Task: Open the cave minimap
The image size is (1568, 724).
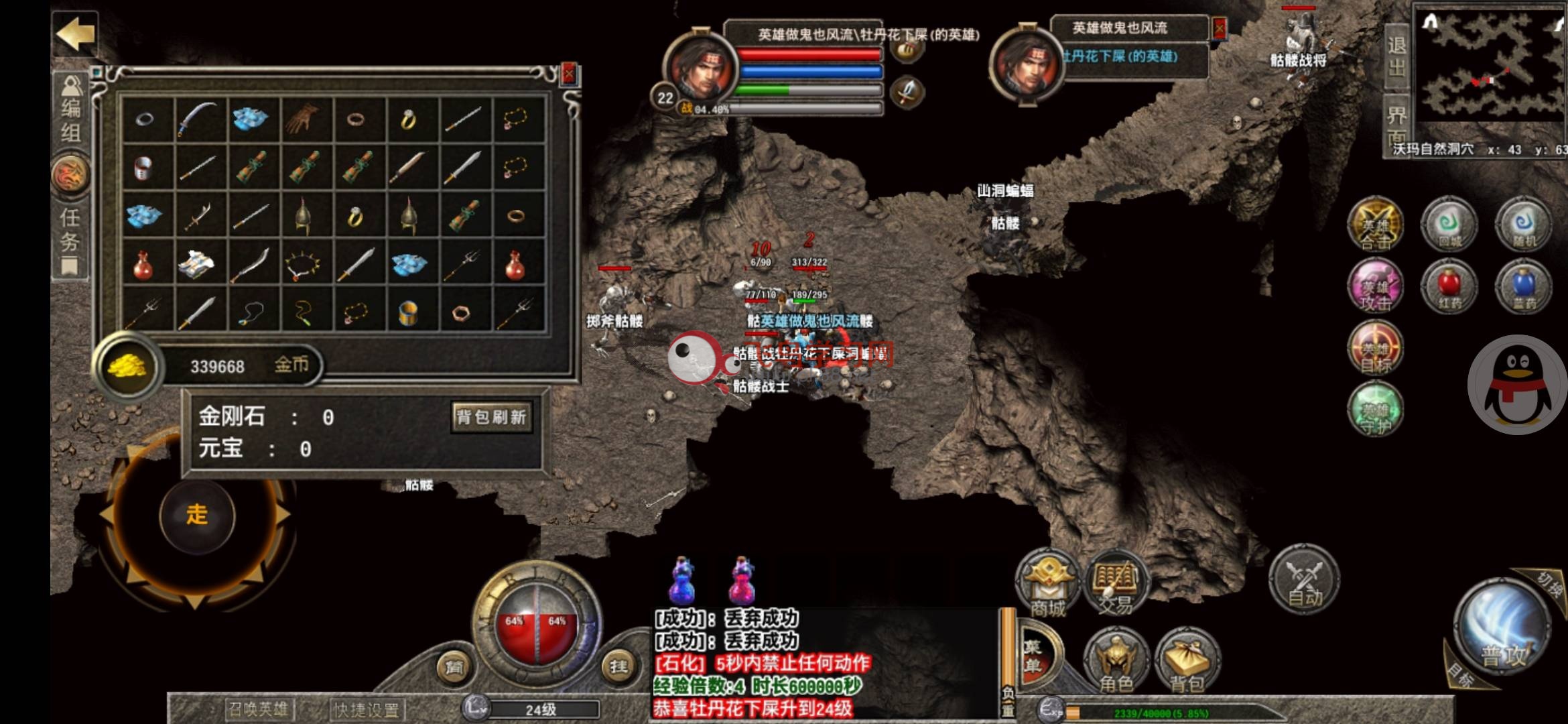Action: (1491, 67)
